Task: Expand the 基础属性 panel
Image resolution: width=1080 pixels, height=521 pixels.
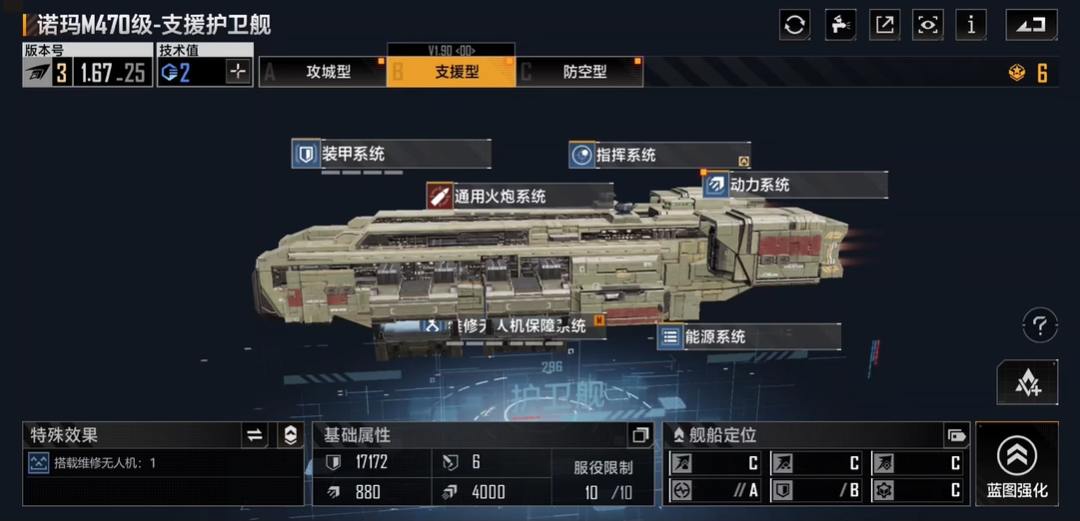Action: pyautogui.click(x=640, y=435)
